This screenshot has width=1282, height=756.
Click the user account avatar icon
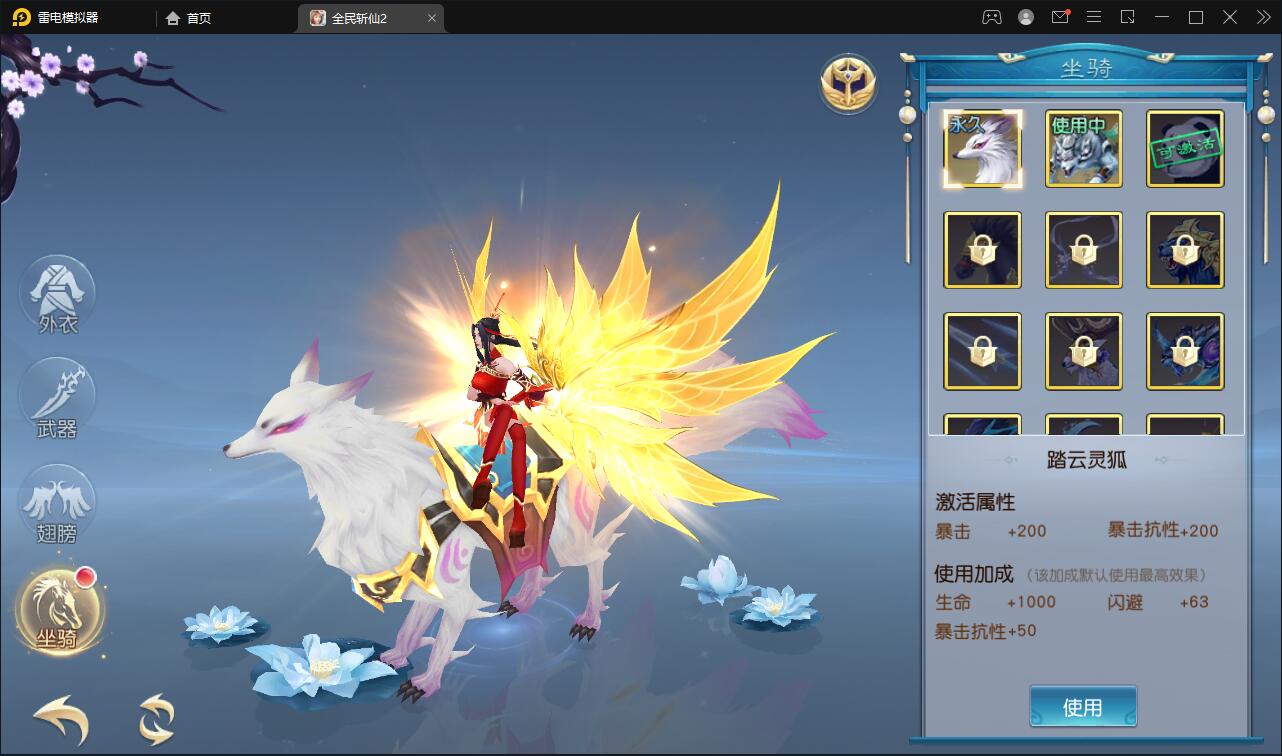click(x=1025, y=17)
